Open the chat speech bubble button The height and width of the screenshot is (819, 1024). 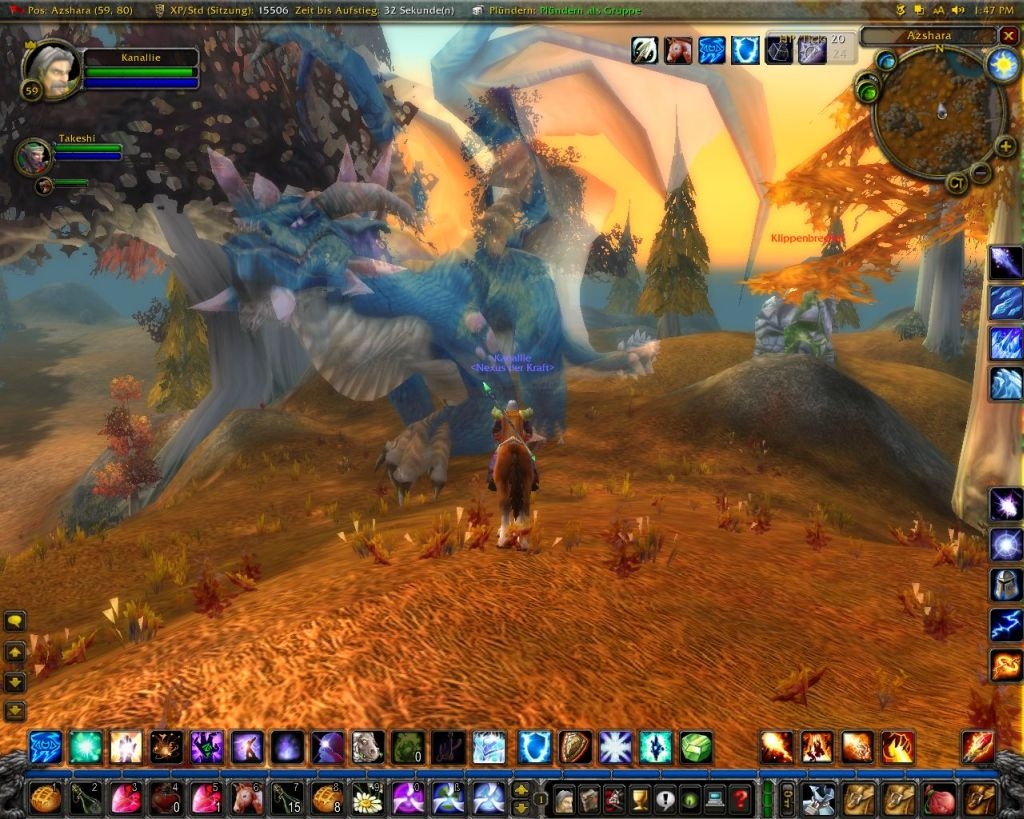(x=15, y=621)
